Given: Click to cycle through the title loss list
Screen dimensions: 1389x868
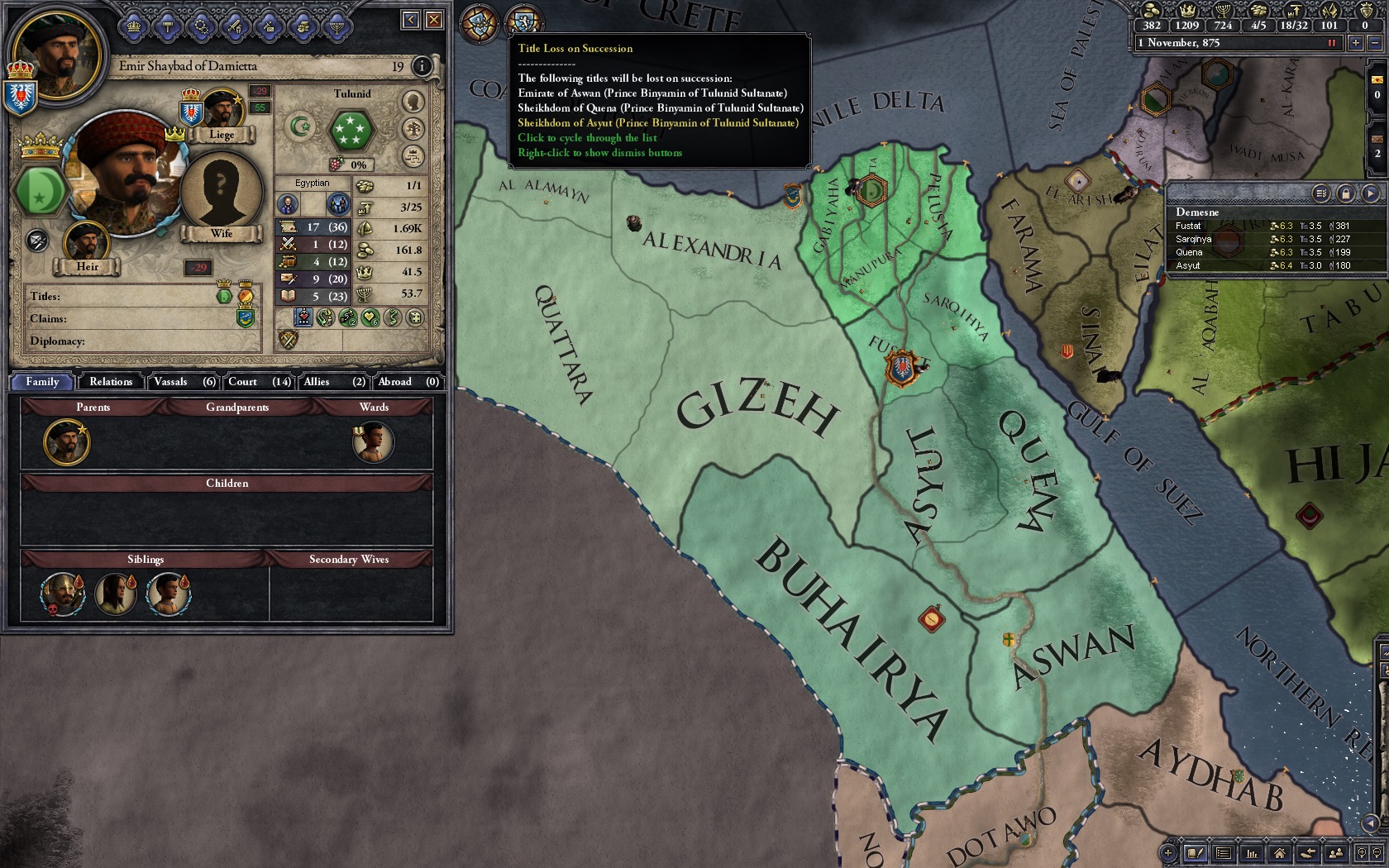Looking at the screenshot, I should point(586,137).
